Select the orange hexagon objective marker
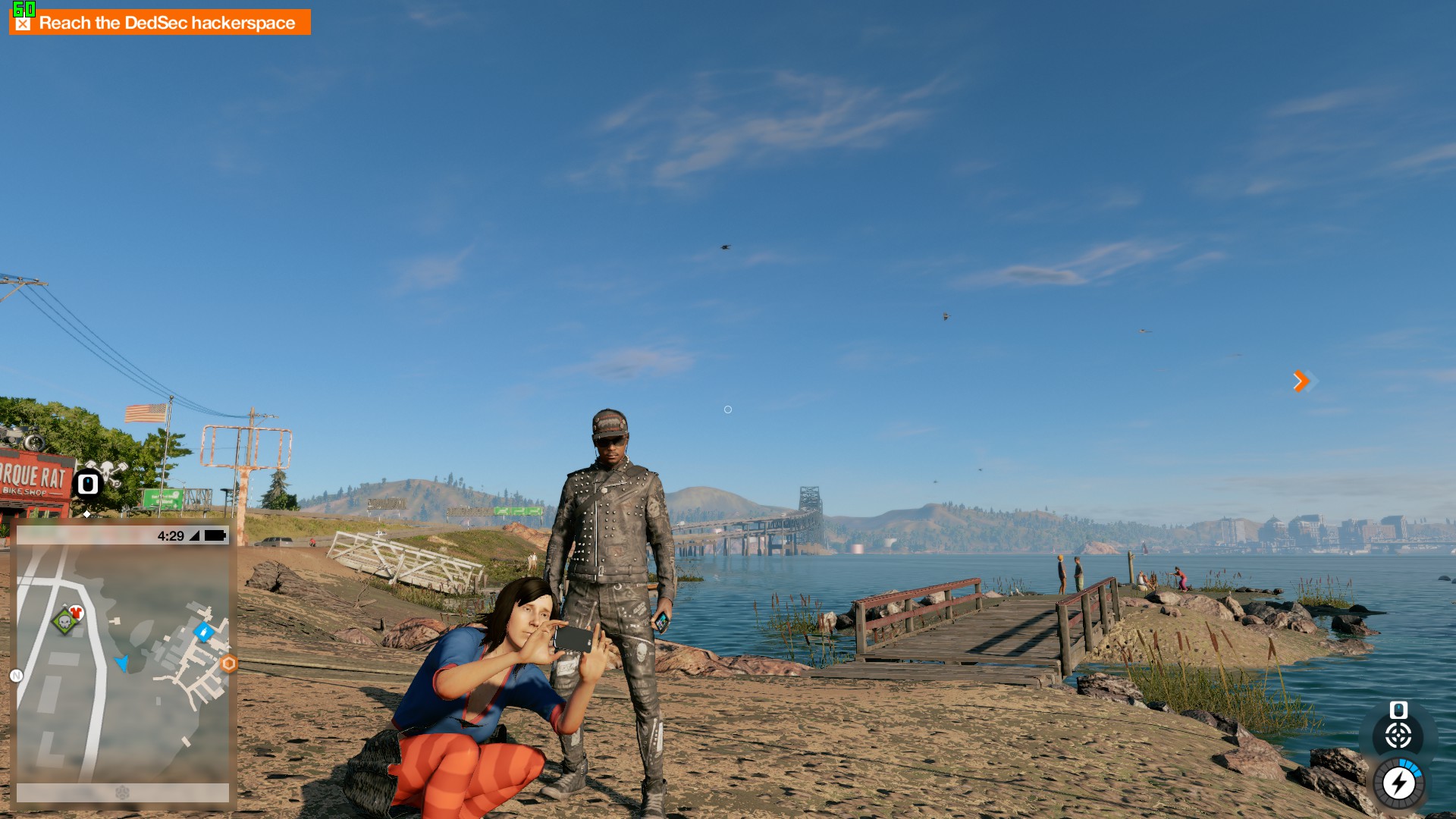The width and height of the screenshot is (1456, 819). click(x=228, y=664)
